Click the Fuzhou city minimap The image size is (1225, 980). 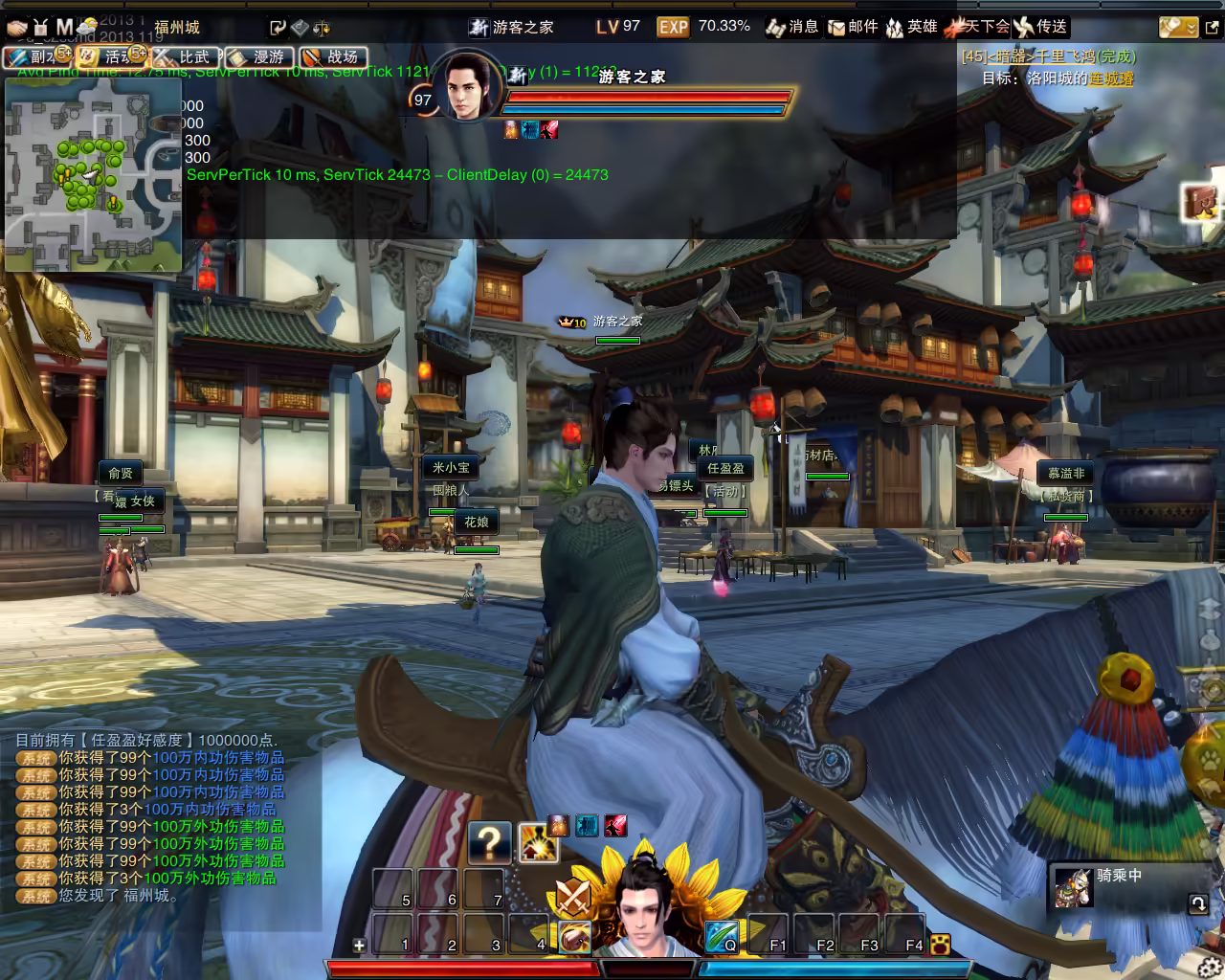(x=93, y=174)
